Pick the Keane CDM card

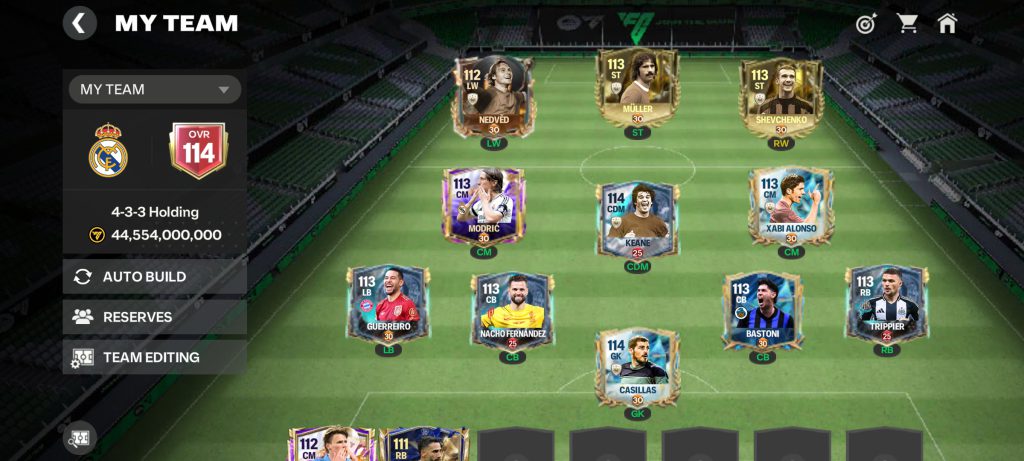click(x=637, y=220)
